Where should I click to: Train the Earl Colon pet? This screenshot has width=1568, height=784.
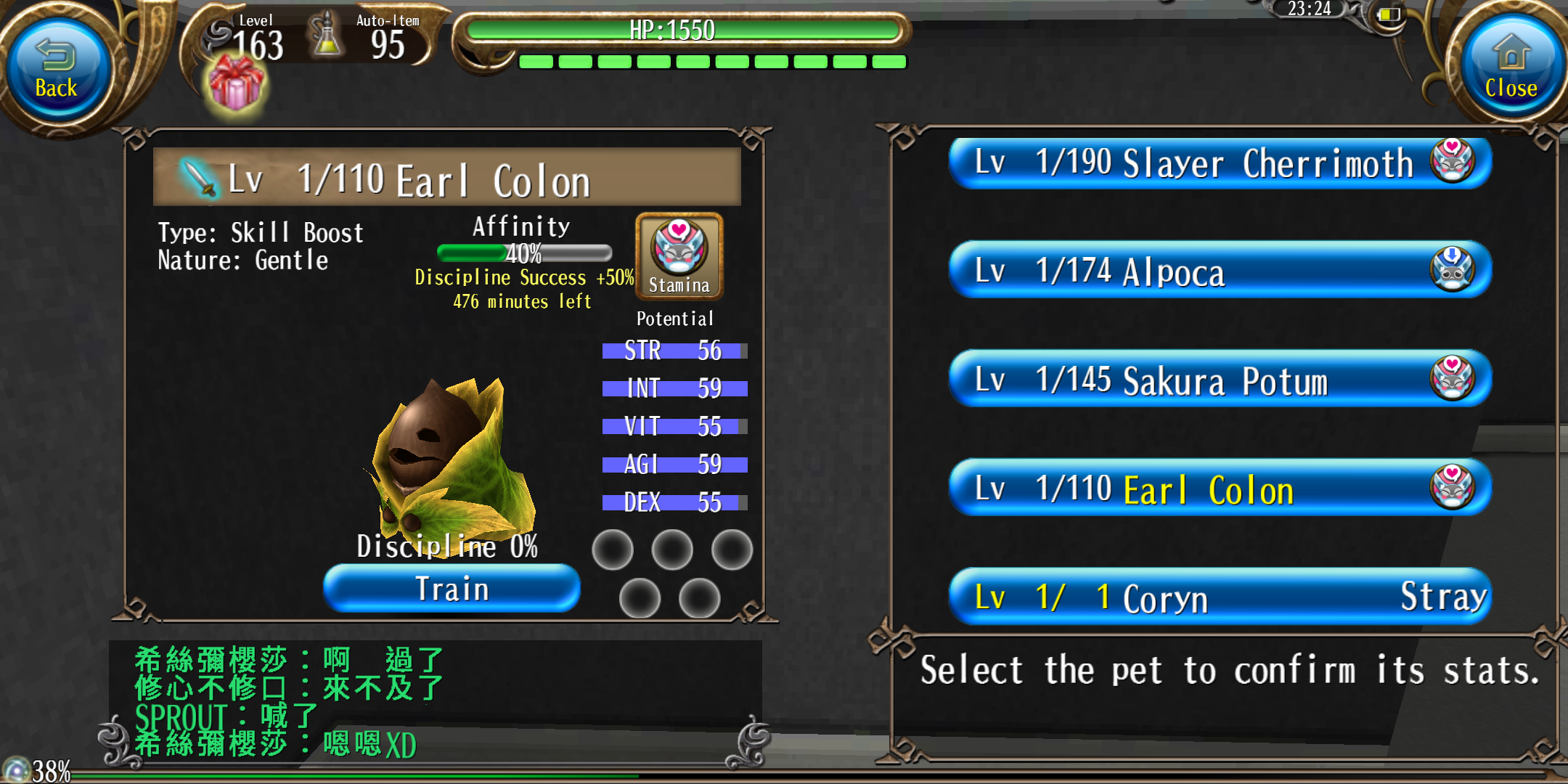[x=452, y=588]
